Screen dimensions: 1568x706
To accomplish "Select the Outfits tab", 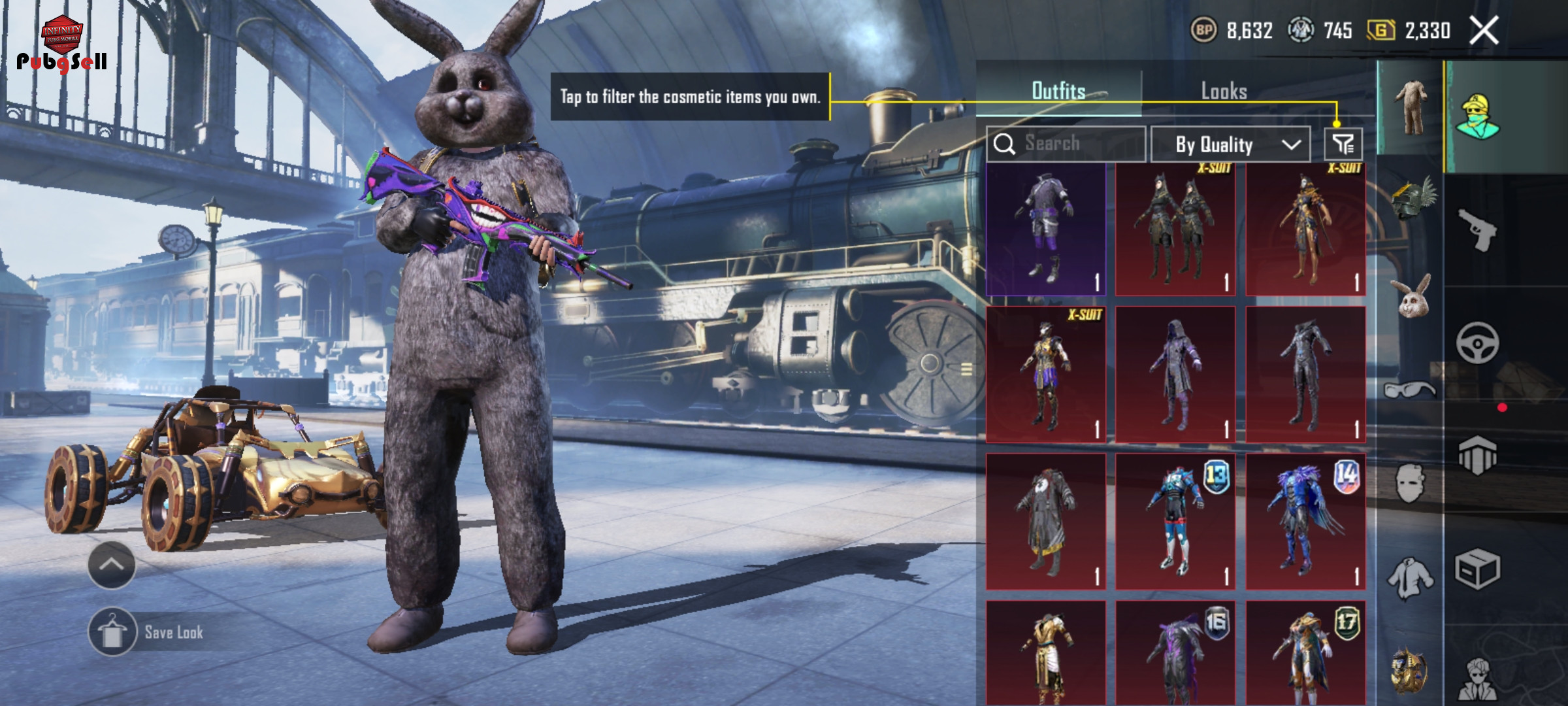I will (x=1058, y=91).
